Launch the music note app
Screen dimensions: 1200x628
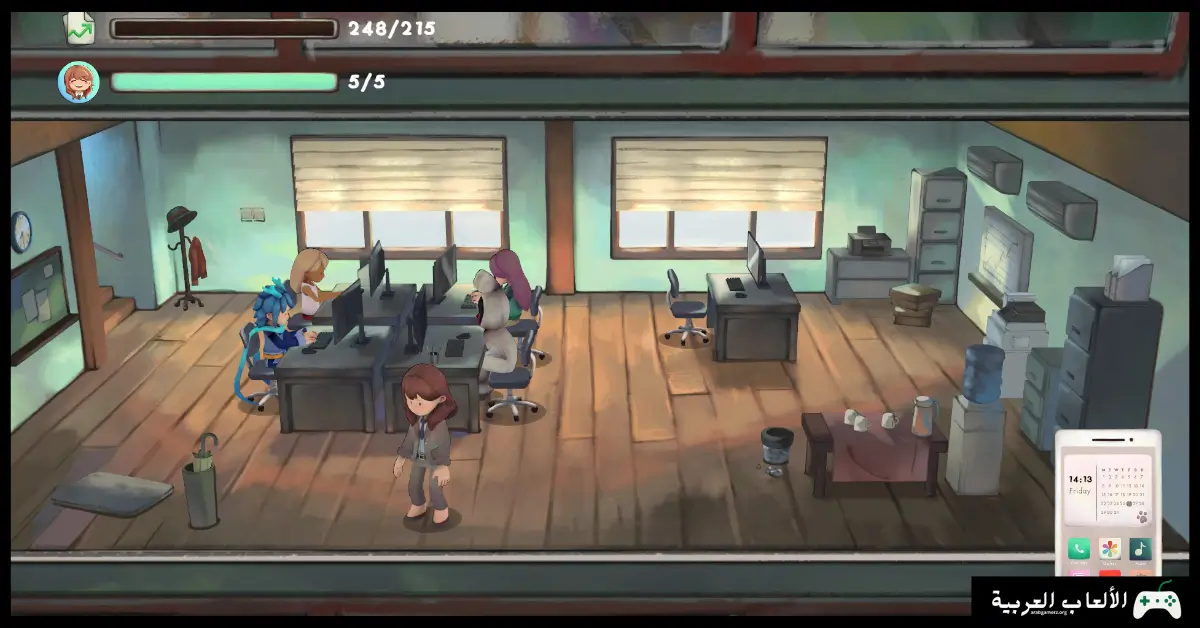pyautogui.click(x=1140, y=549)
